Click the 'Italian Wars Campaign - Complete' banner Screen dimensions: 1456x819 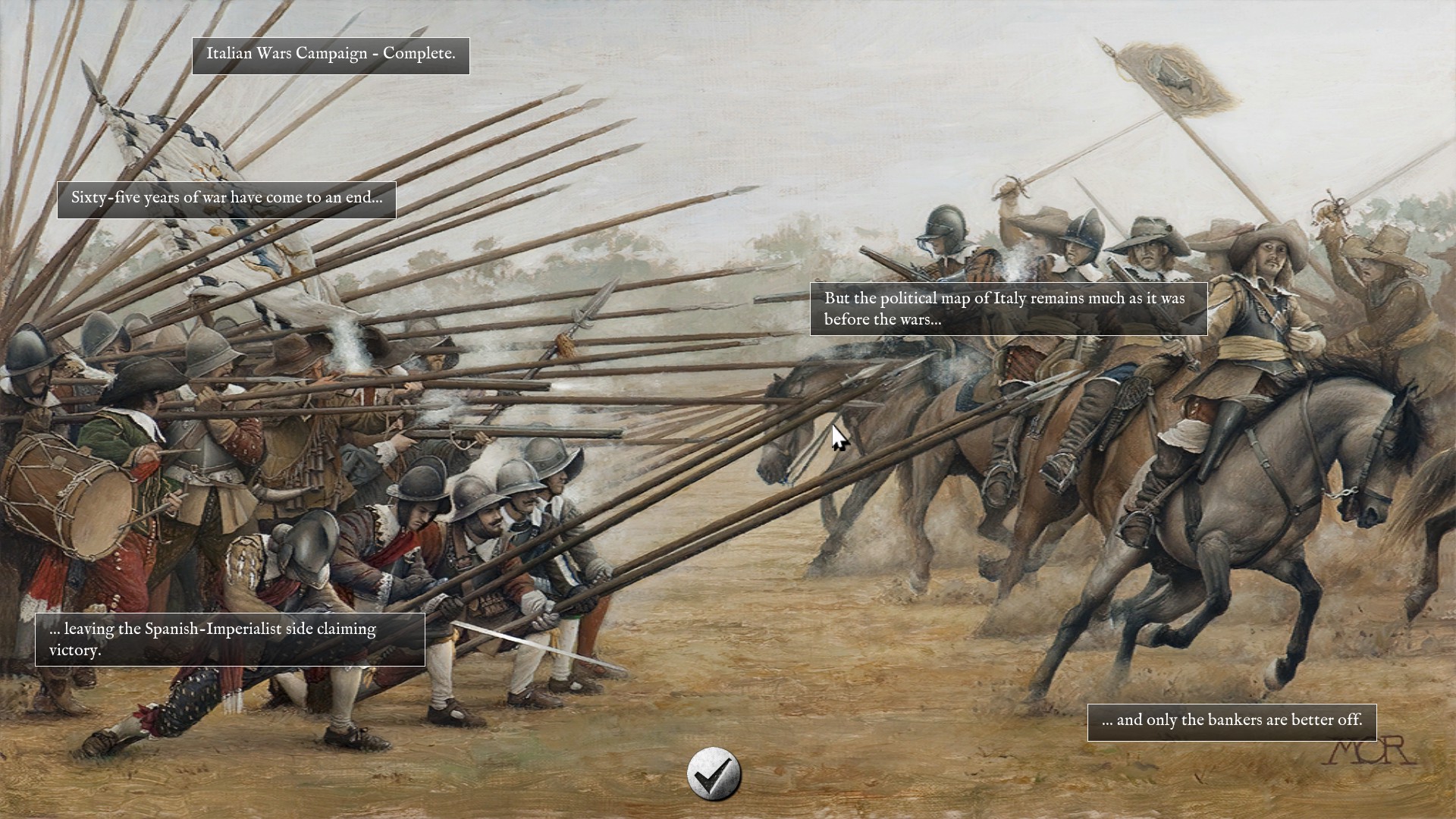point(331,55)
